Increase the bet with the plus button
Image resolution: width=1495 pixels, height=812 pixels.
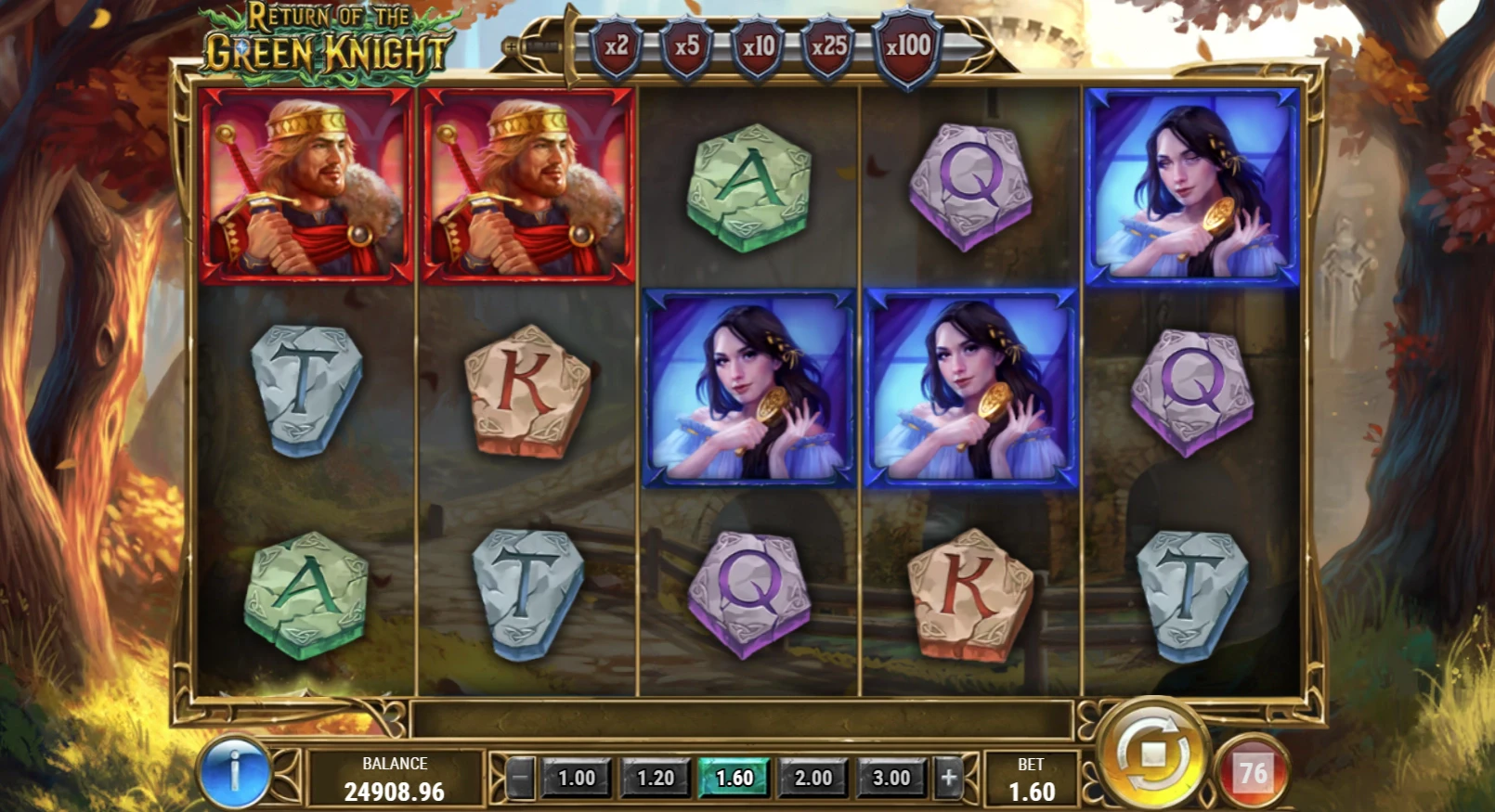(948, 778)
